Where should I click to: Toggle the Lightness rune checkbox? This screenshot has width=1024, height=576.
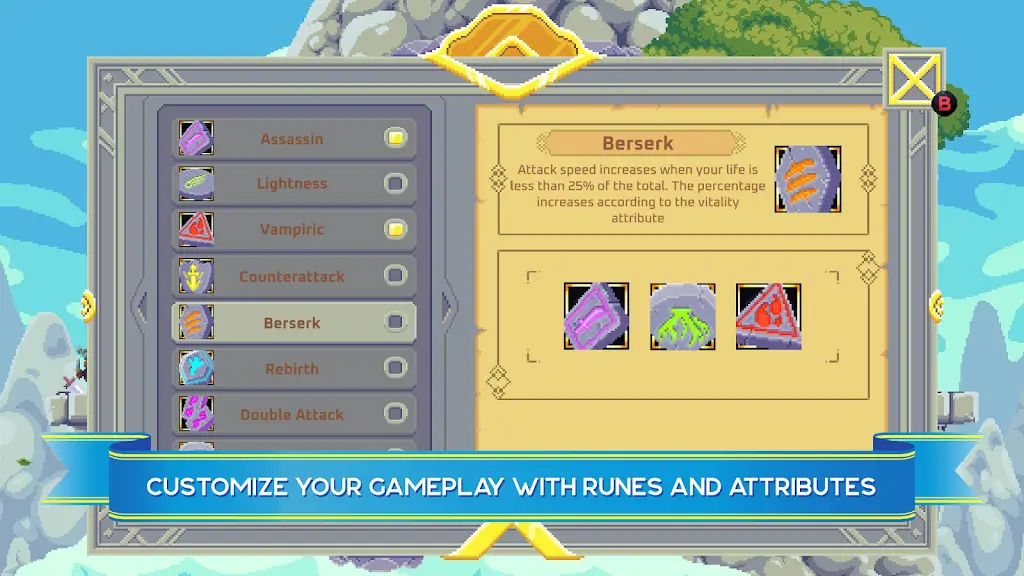coord(396,184)
